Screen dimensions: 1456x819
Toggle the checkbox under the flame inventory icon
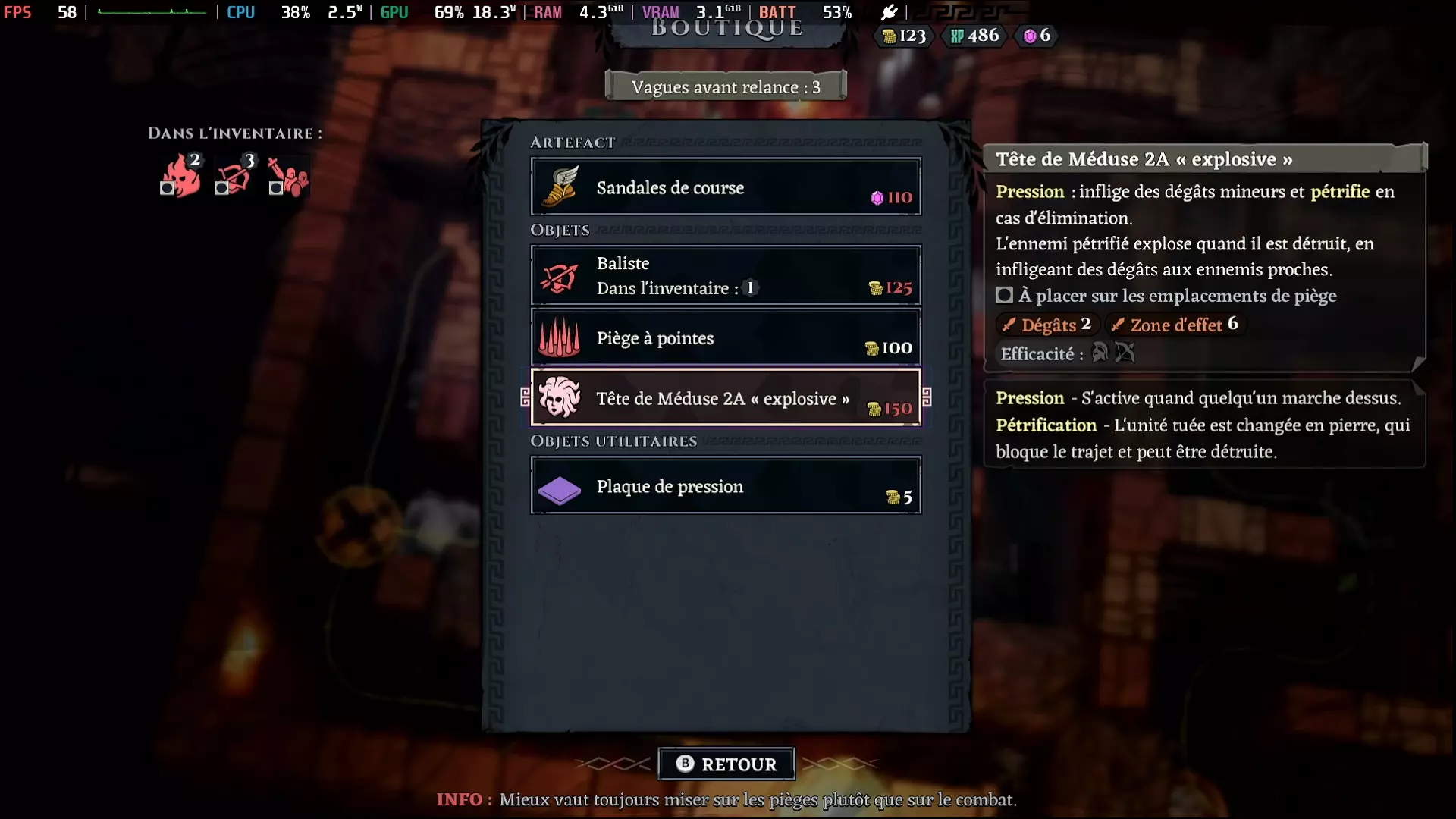point(168,190)
